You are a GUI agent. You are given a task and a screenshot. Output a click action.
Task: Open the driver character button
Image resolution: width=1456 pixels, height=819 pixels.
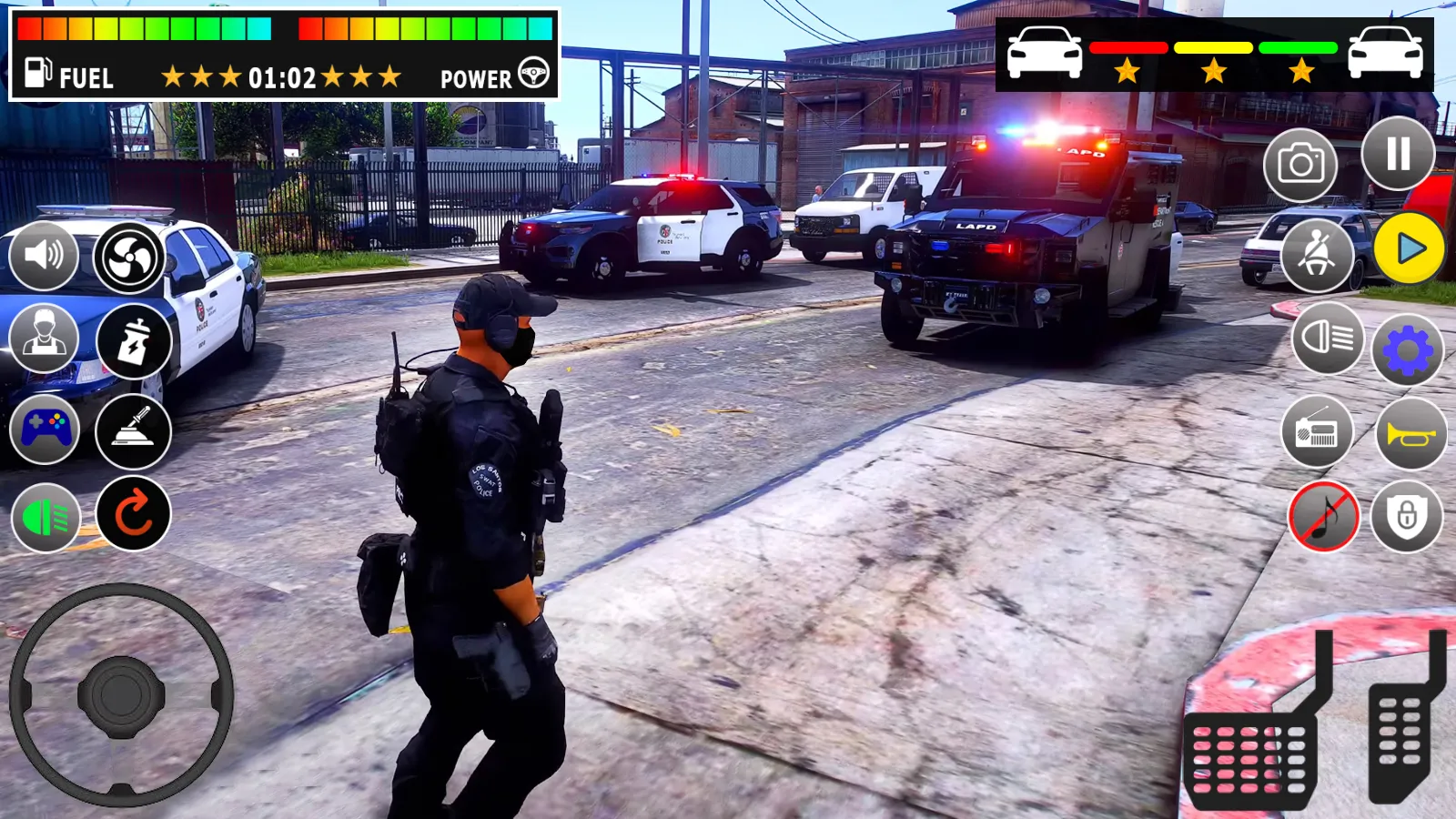44,337
